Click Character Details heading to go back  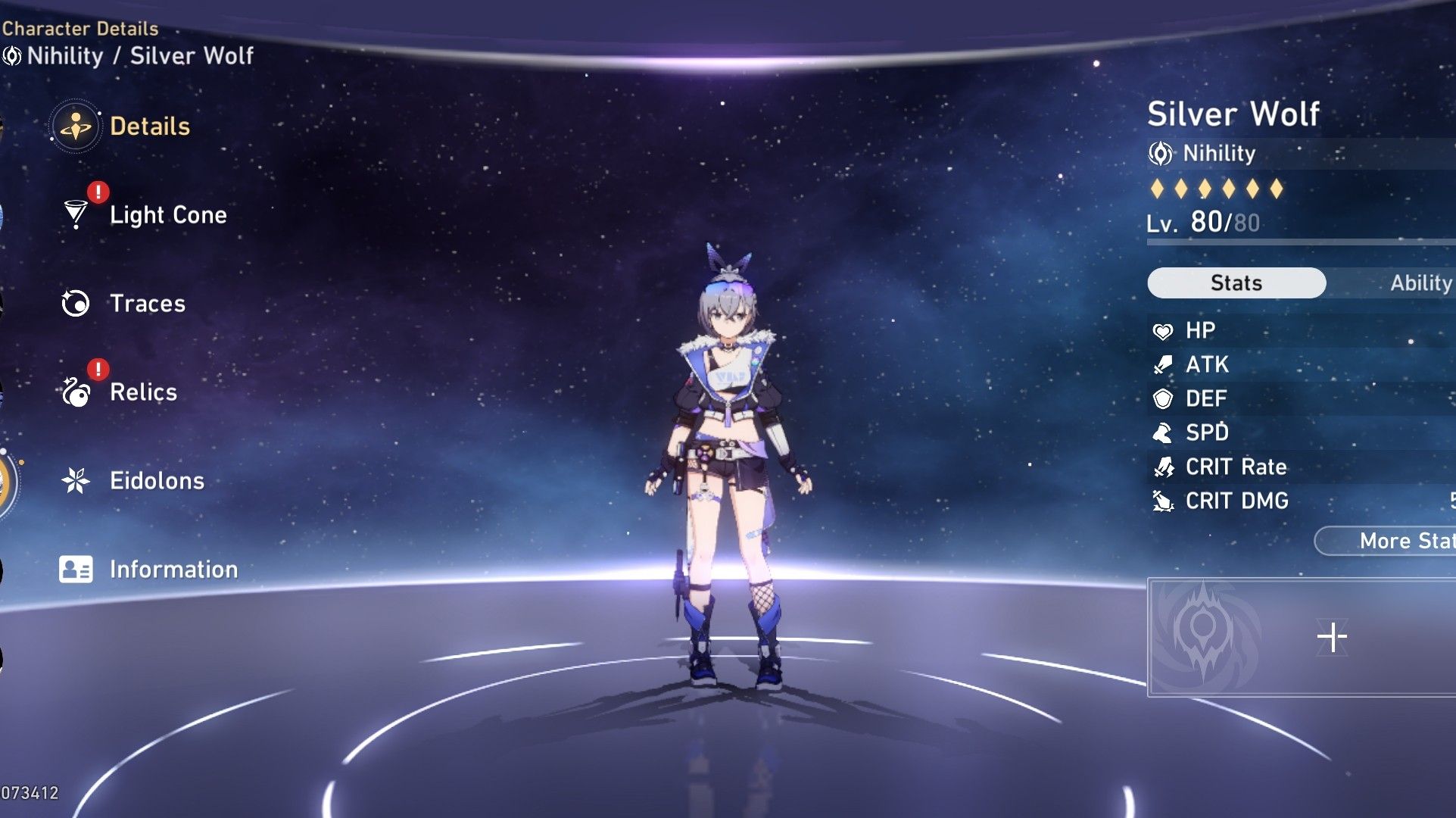78,29
